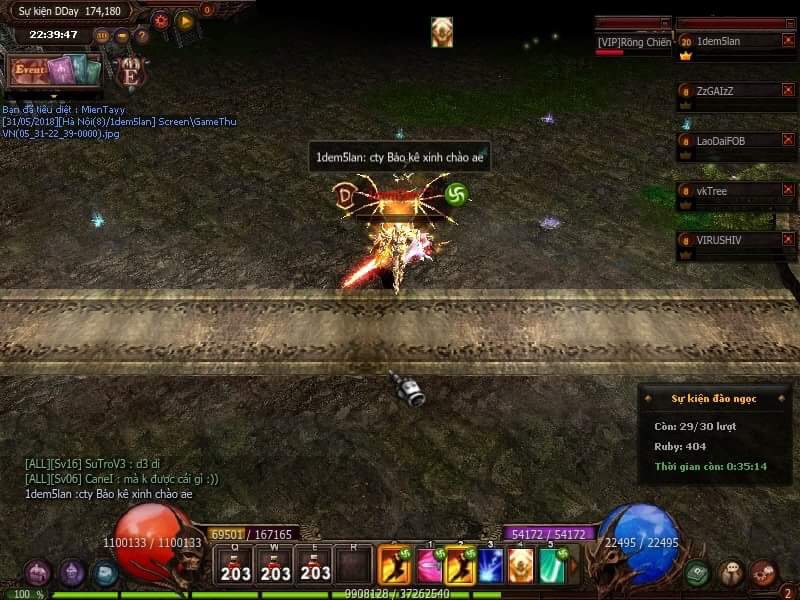
Task: Select party member 1dem5lan's name
Action: [718, 41]
